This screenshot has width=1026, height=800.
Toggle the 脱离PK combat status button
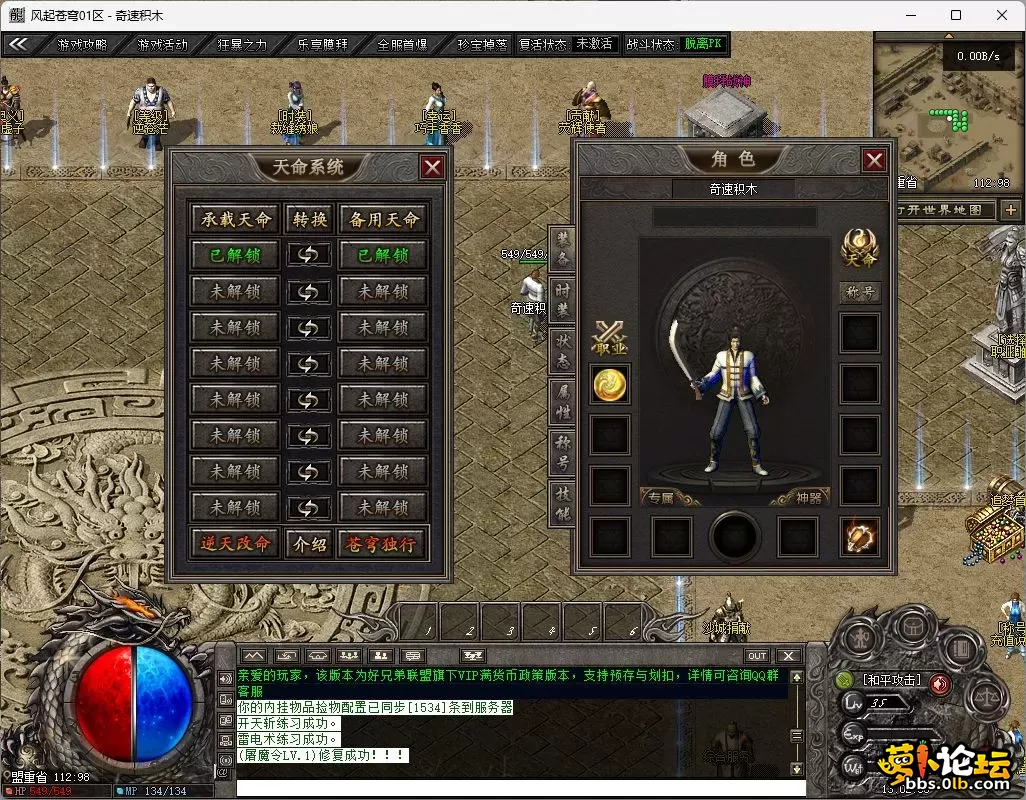click(705, 45)
